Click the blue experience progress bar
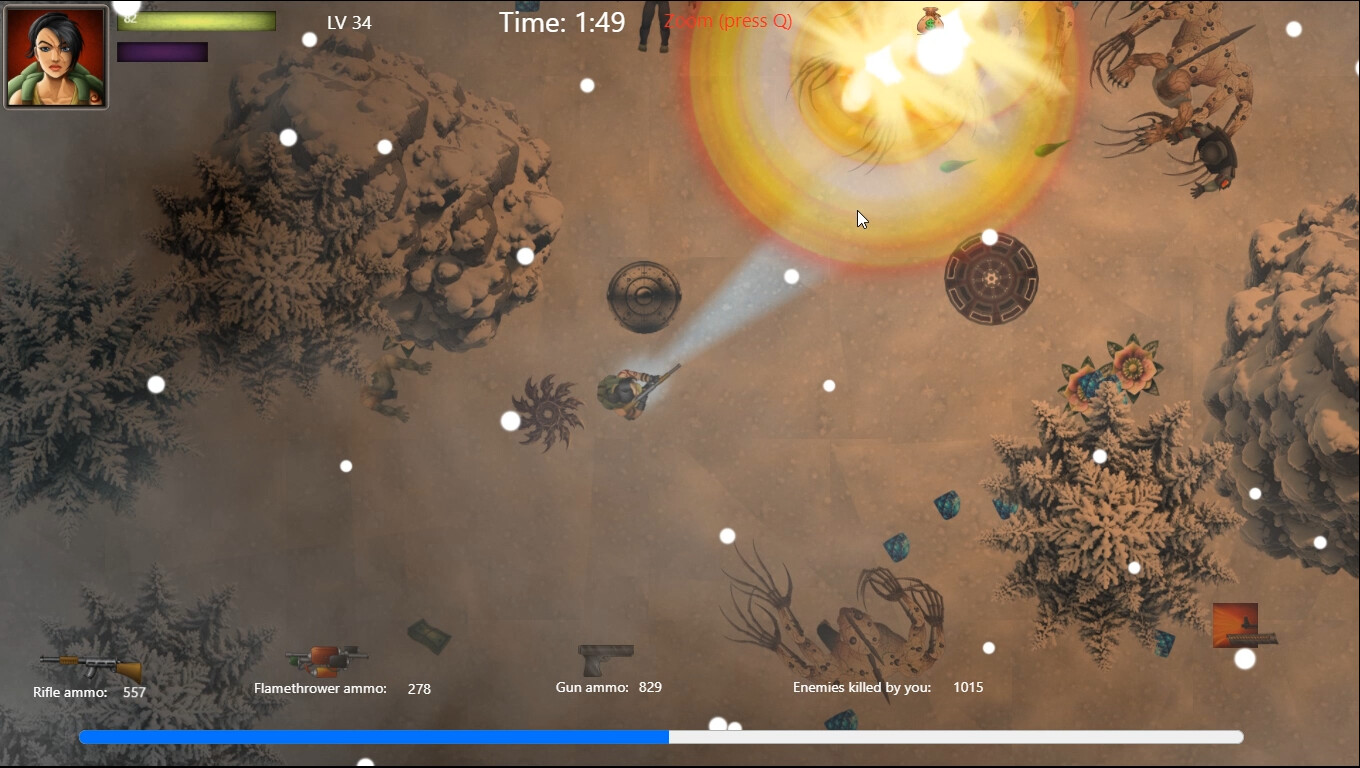The width and height of the screenshot is (1360, 768). (375, 736)
